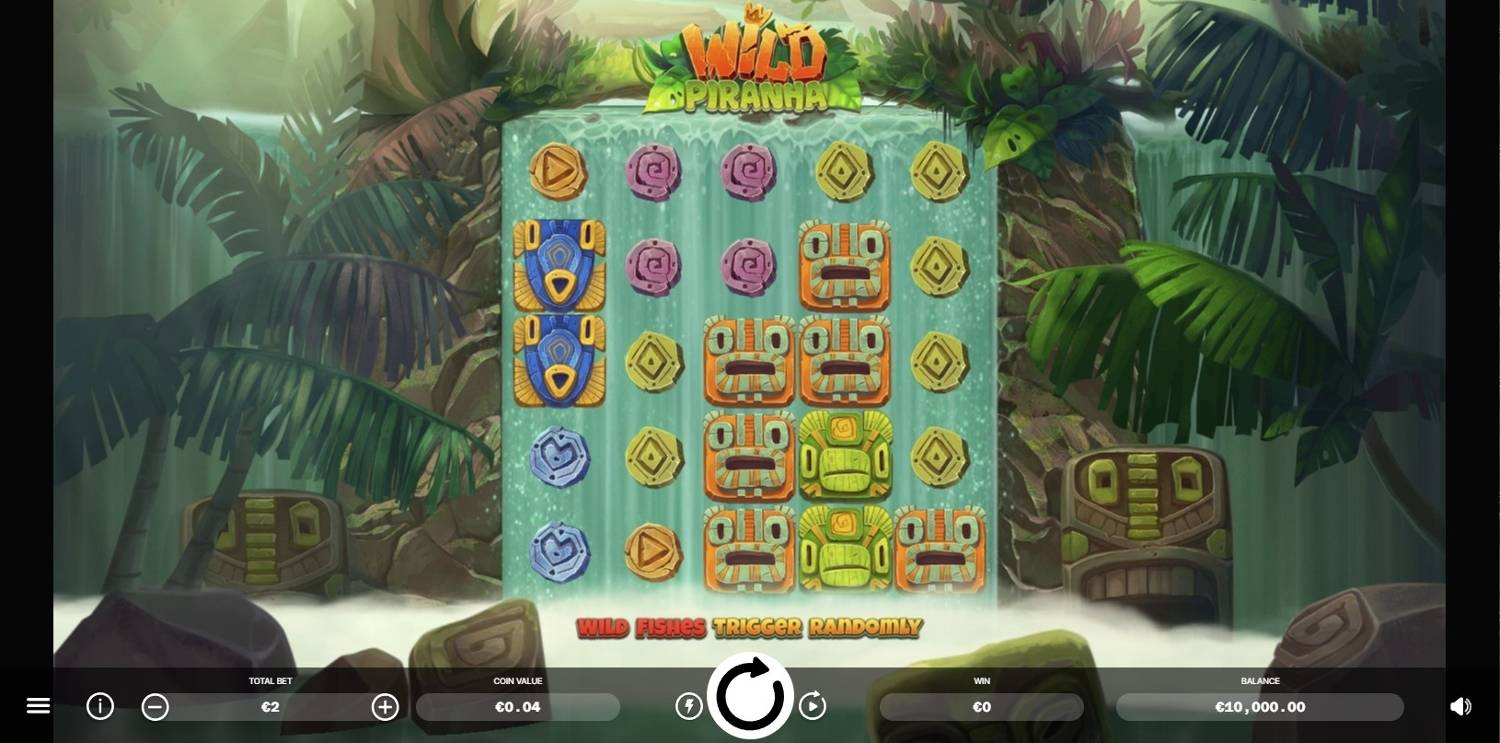
Task: Decrease the total bet
Action: coord(155,707)
